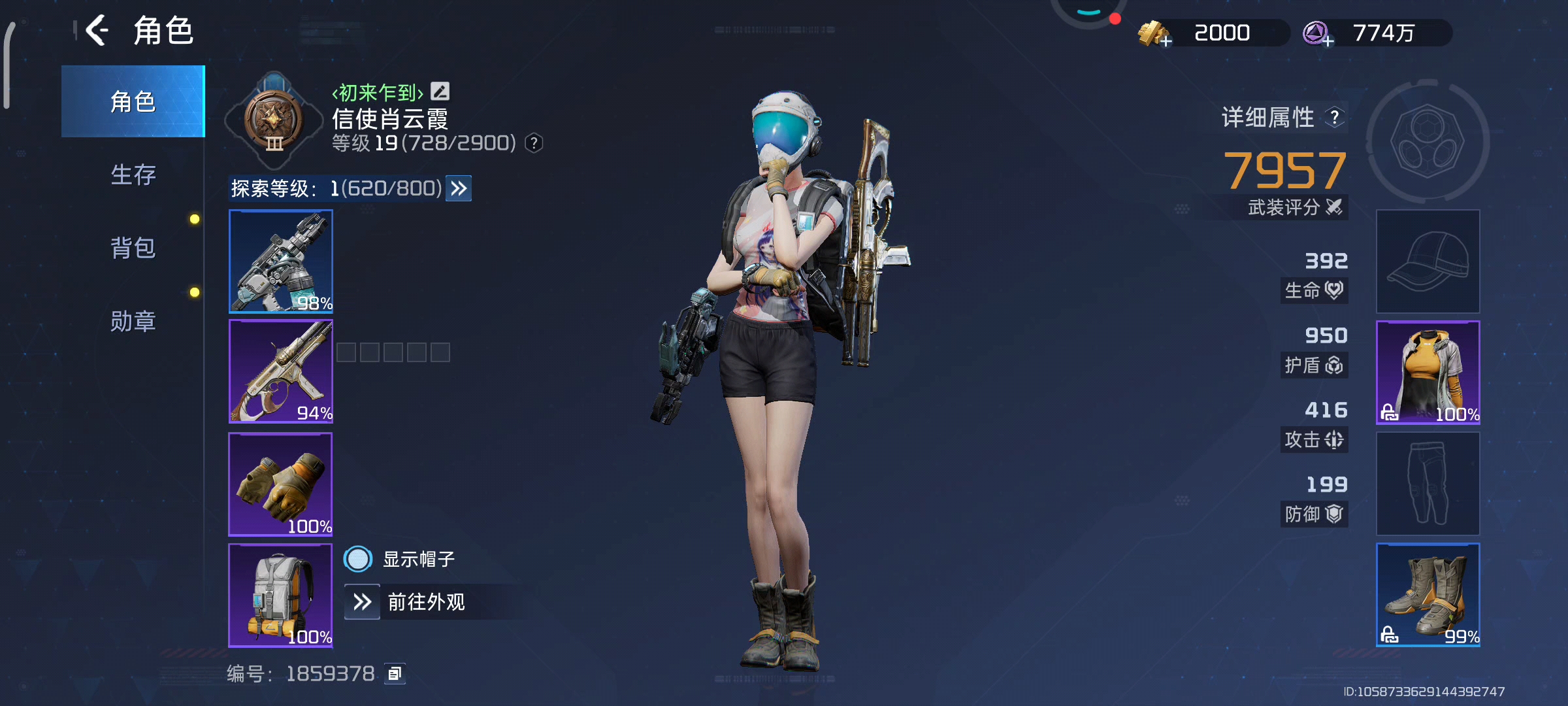Open the 背包 tab
The image size is (1568, 706).
(133, 248)
